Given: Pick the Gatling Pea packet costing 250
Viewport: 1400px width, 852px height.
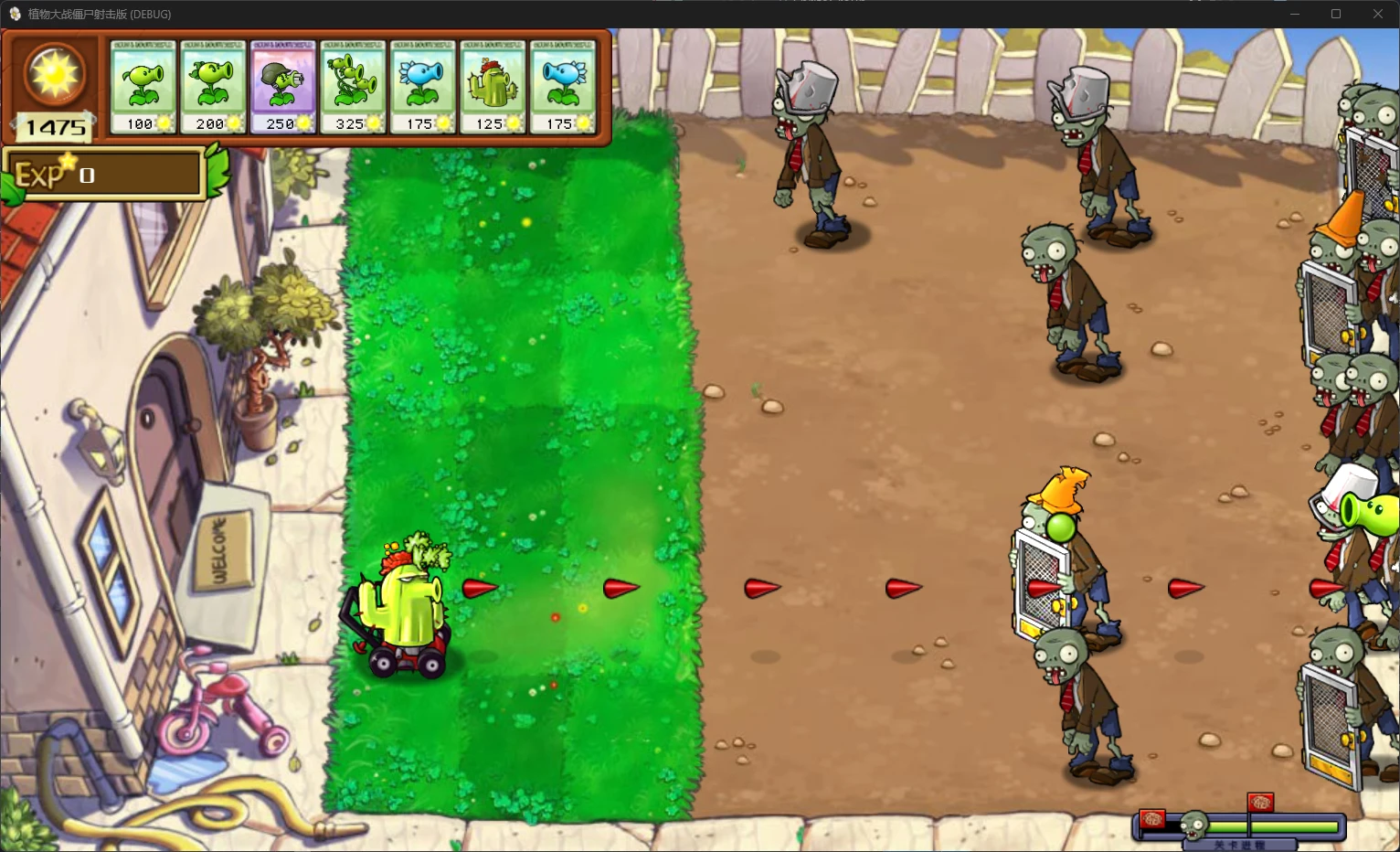Looking at the screenshot, I should coord(283,85).
